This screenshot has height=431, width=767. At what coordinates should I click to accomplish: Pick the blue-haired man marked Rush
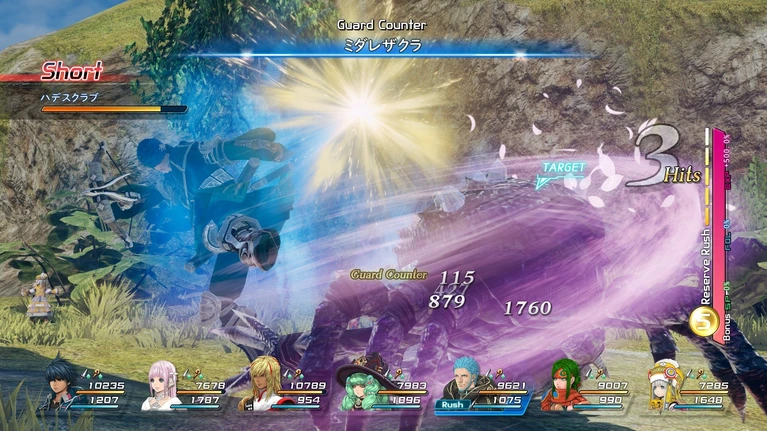(x=461, y=385)
